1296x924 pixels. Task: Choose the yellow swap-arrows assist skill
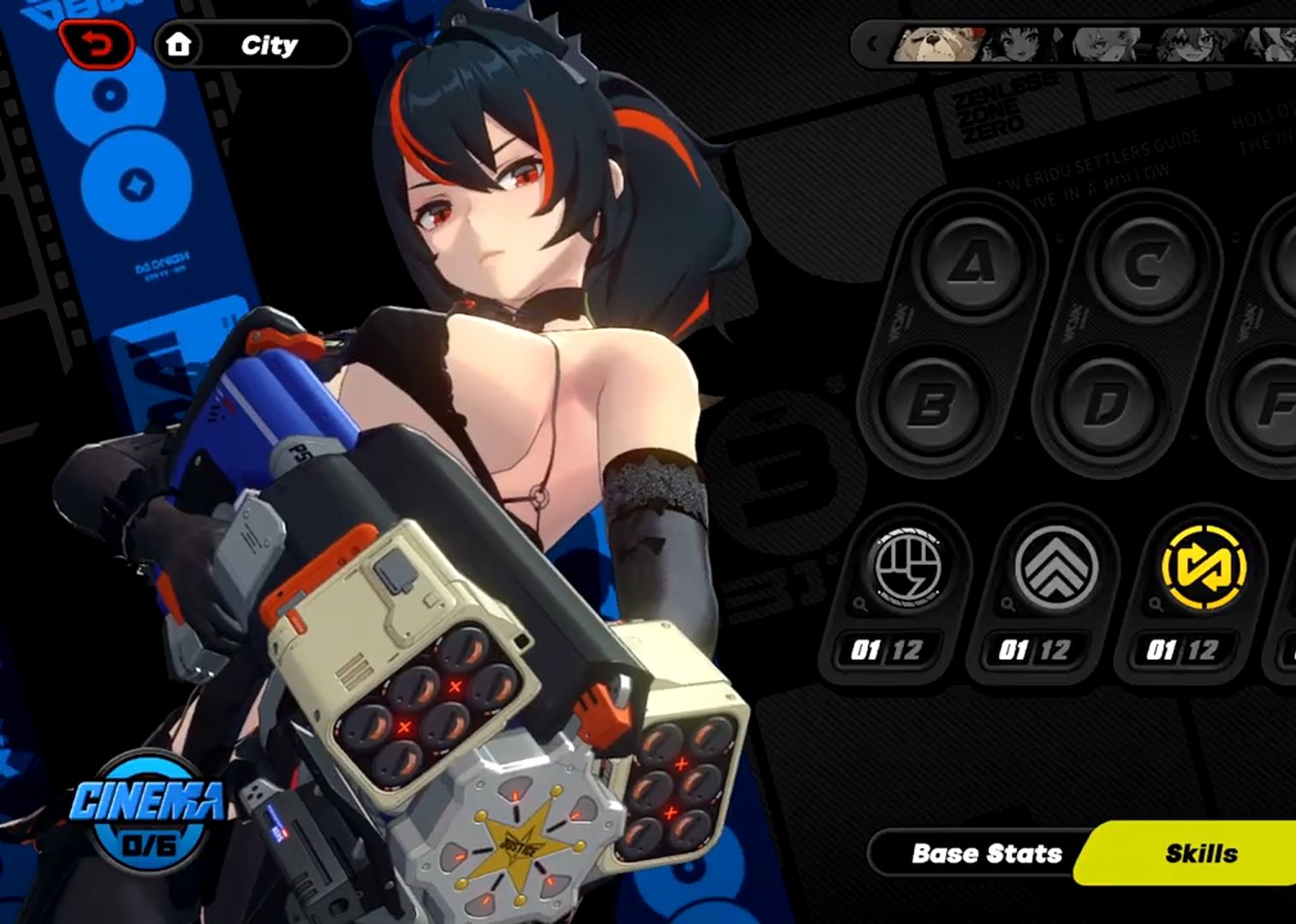pos(1203,567)
